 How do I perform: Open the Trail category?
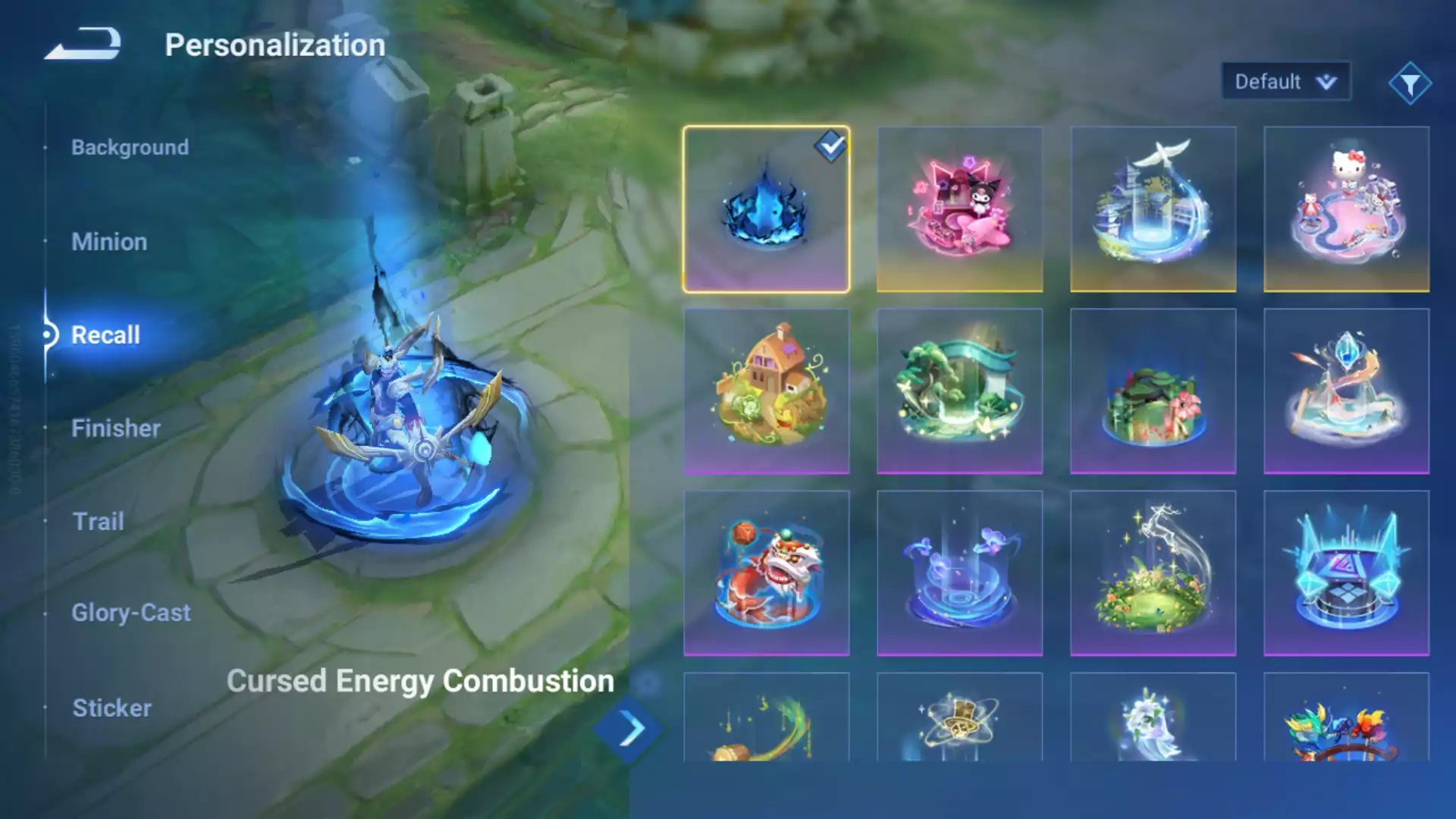coord(99,522)
